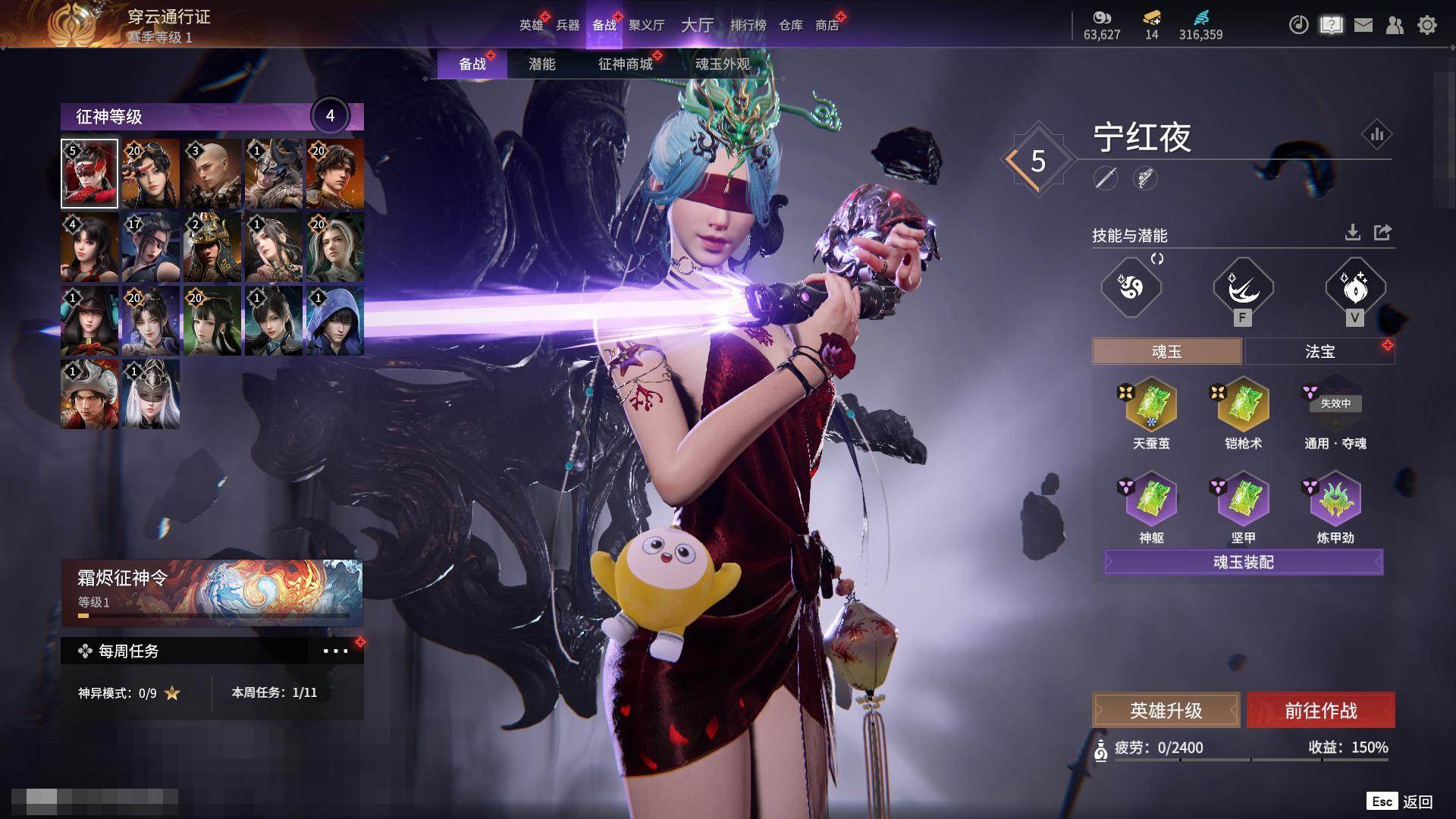Open 魂玉装配 soul jade equip panel
Viewport: 1456px width, 819px height.
(1243, 562)
